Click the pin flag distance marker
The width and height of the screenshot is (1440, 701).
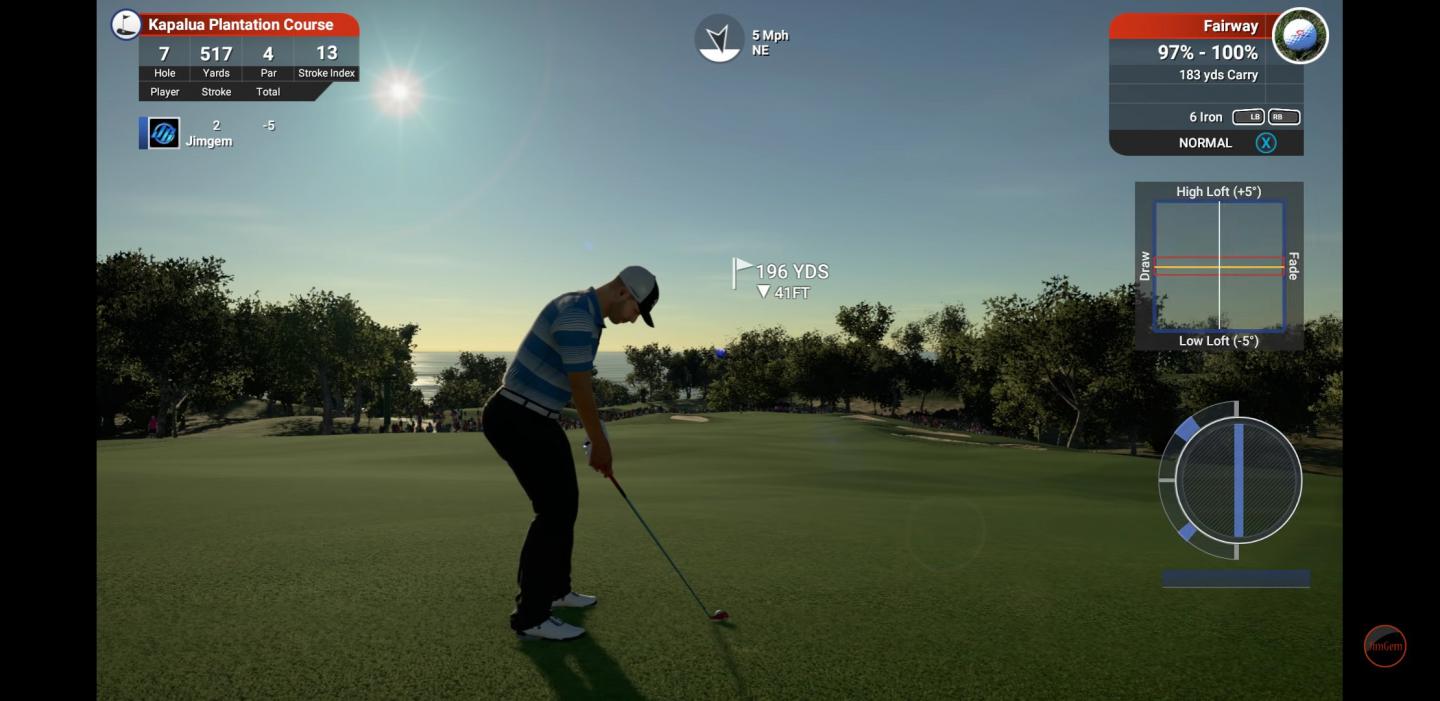click(743, 272)
